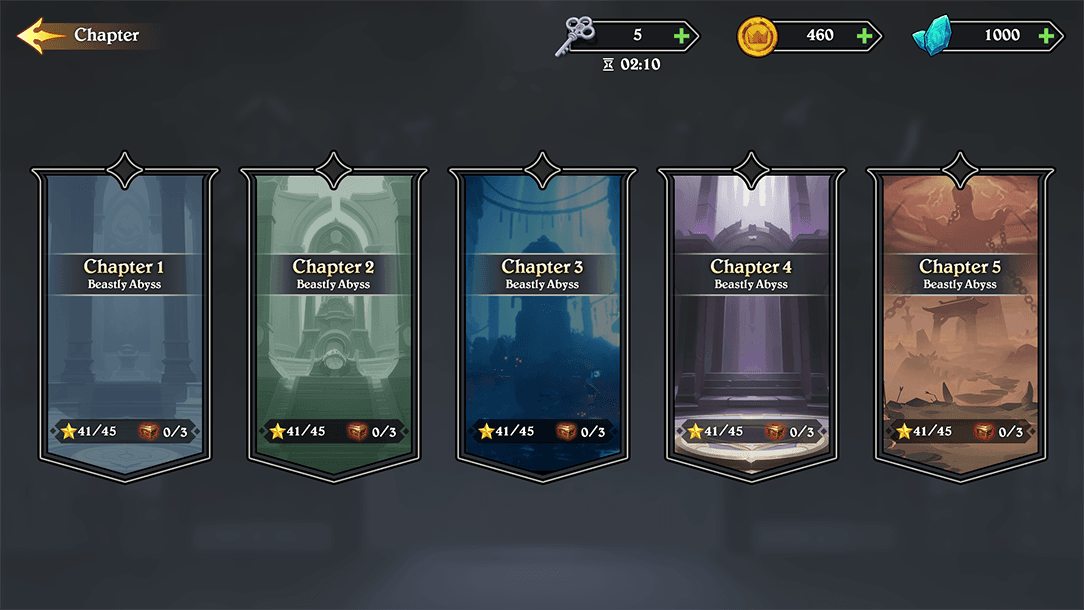Viewport: 1084px width, 610px height.
Task: Add blue gems using the plus button
Action: click(x=1047, y=36)
